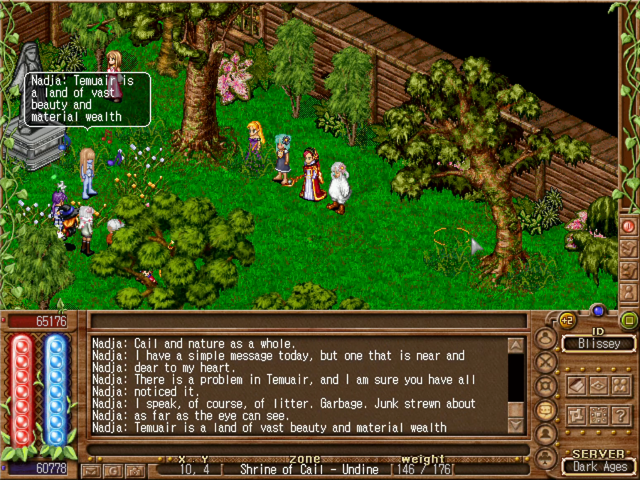Click the green square button
This screenshot has width=640, height=480.
(x=628, y=321)
